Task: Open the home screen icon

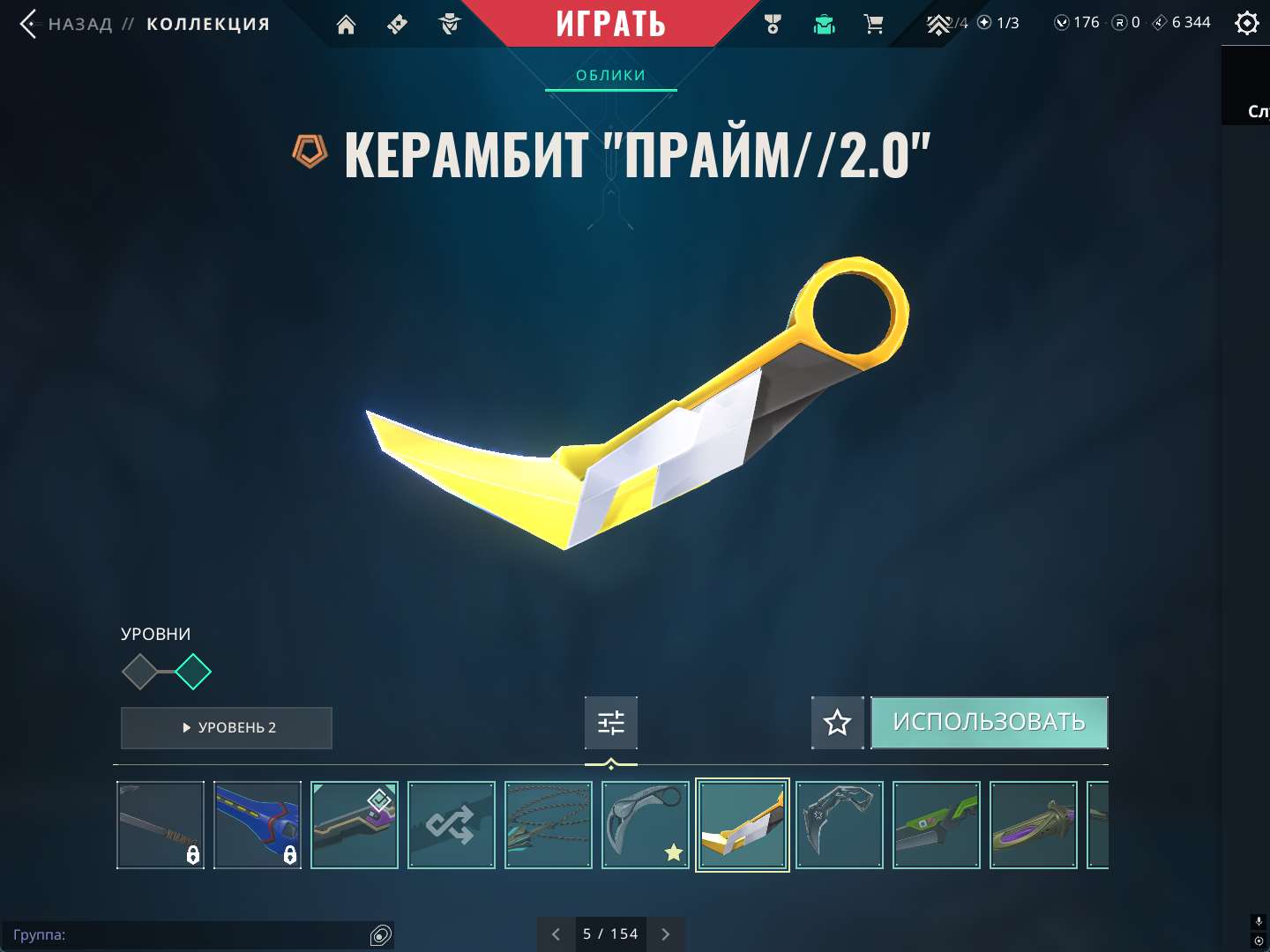Action: (x=345, y=24)
